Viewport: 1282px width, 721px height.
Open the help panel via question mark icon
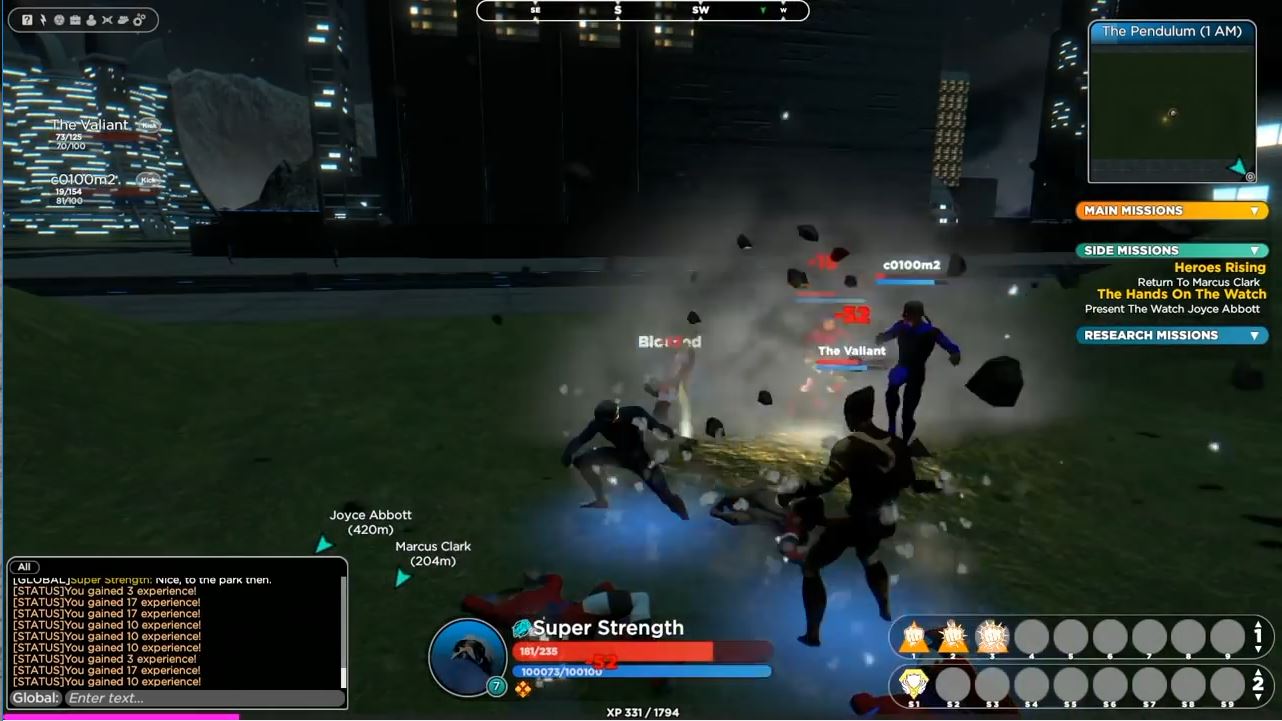[27, 18]
